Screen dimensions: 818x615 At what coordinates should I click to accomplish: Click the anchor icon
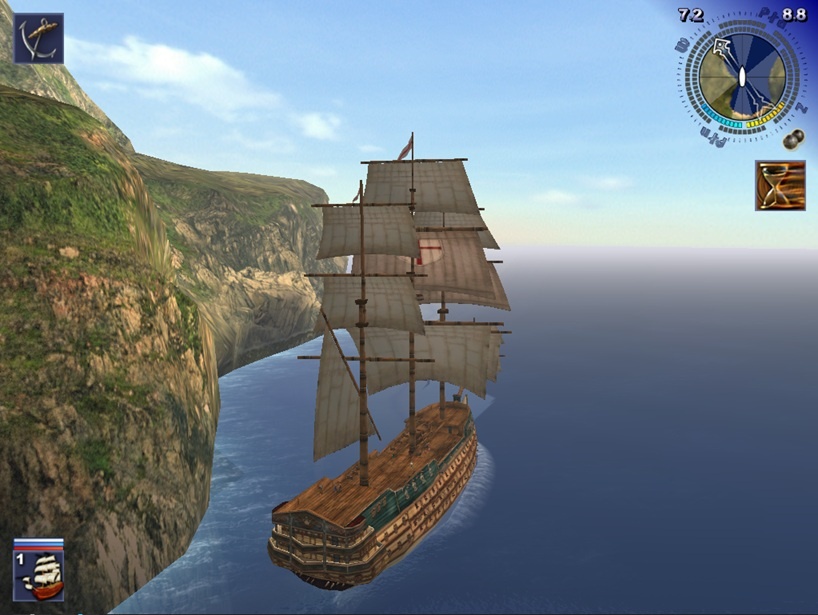pyautogui.click(x=38, y=38)
